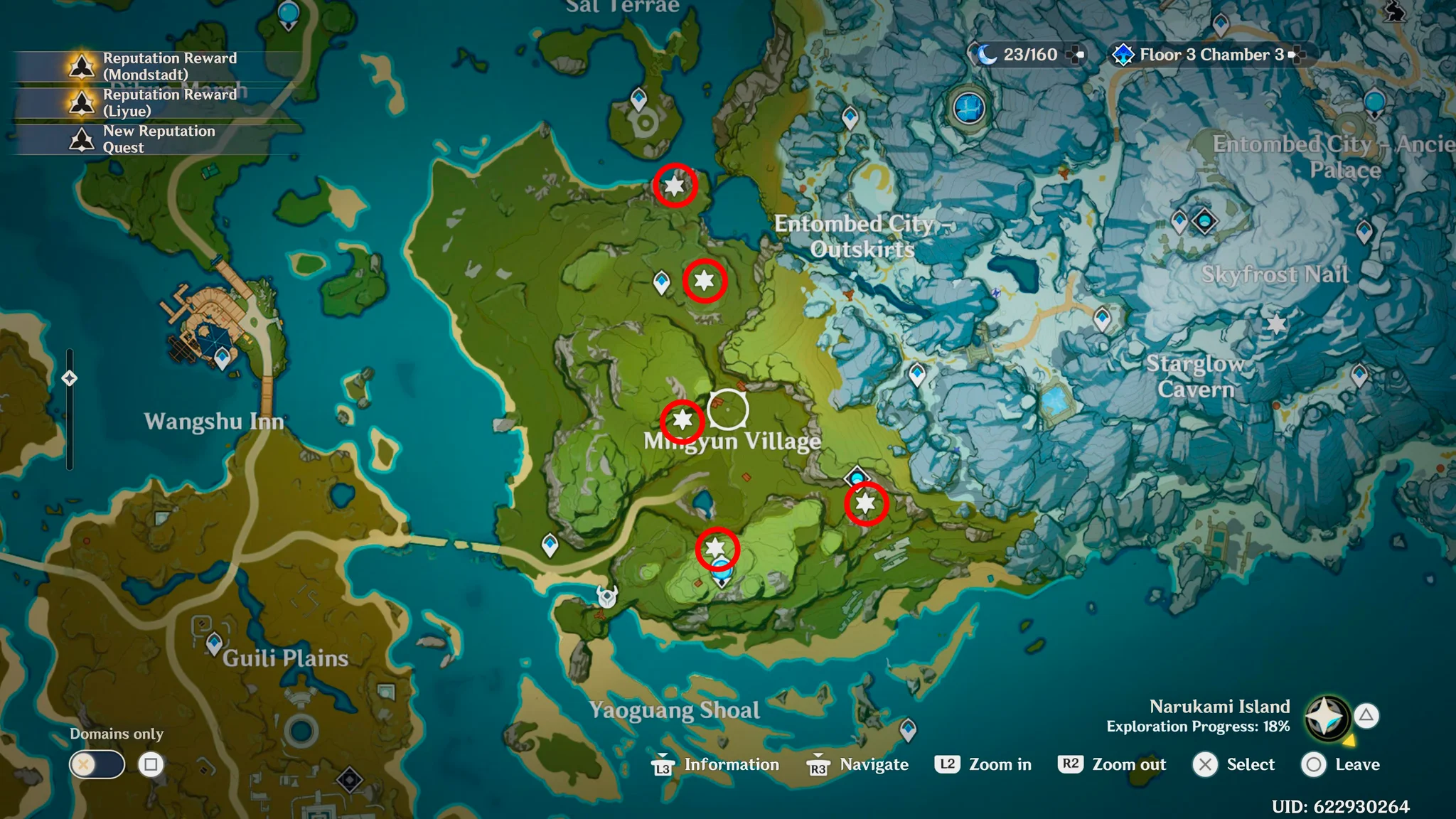
Task: Select the teleport waypoint in Guili Plains
Action: pos(213,640)
